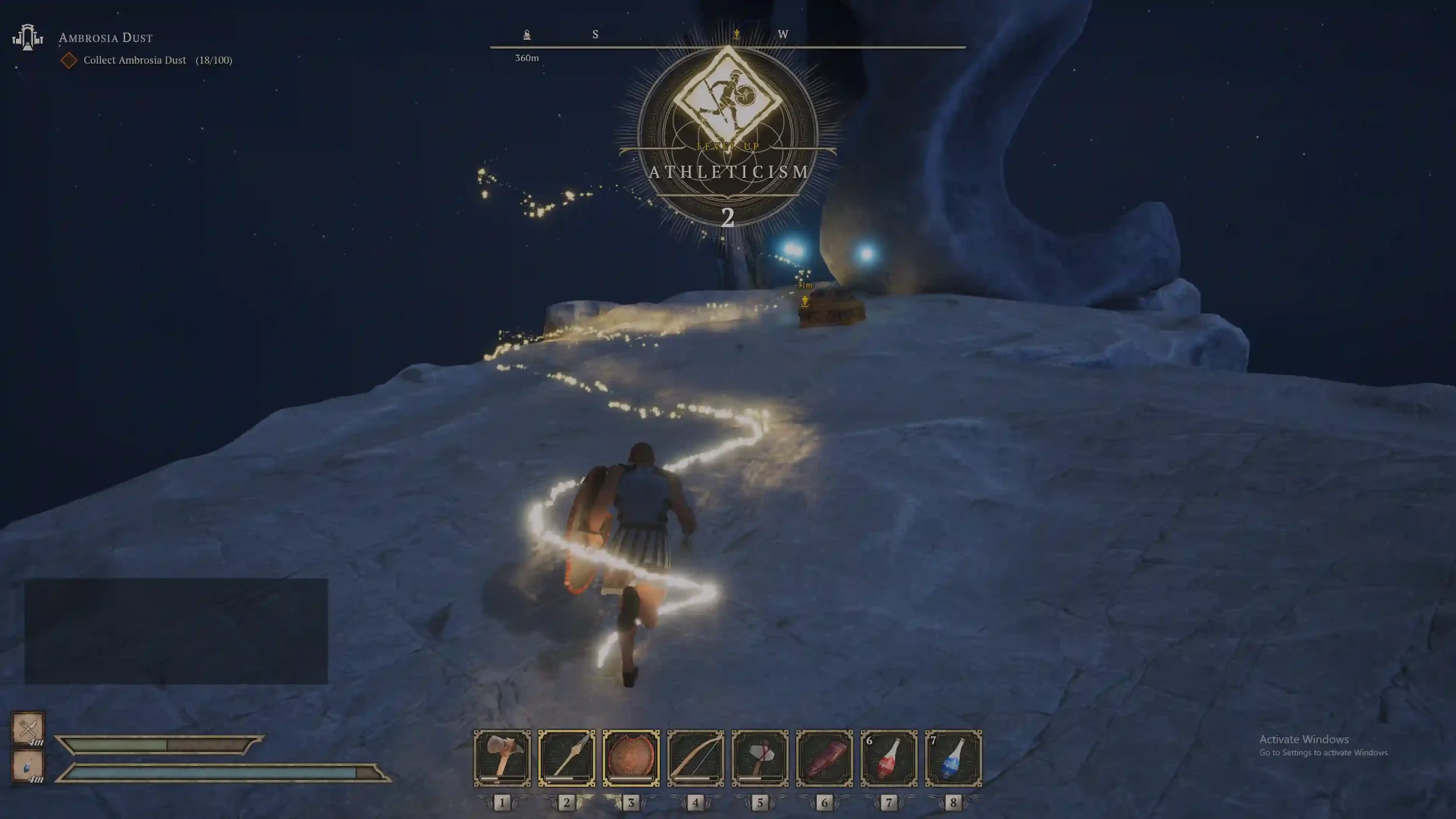Screen dimensions: 1456x819
Task: Equip the spear from the hotbar
Action: pos(566,758)
